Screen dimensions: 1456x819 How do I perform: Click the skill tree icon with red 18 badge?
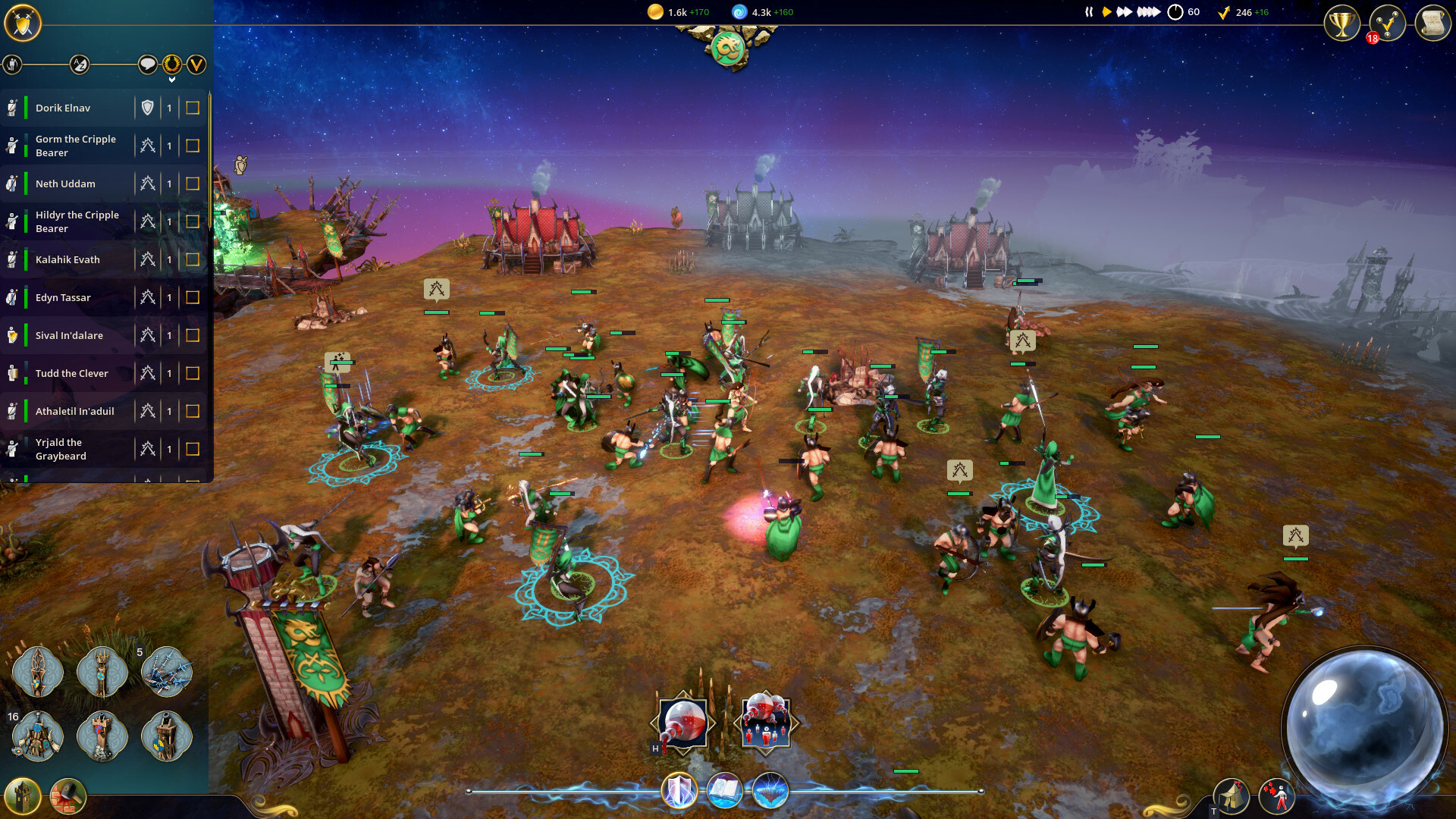point(1388,24)
